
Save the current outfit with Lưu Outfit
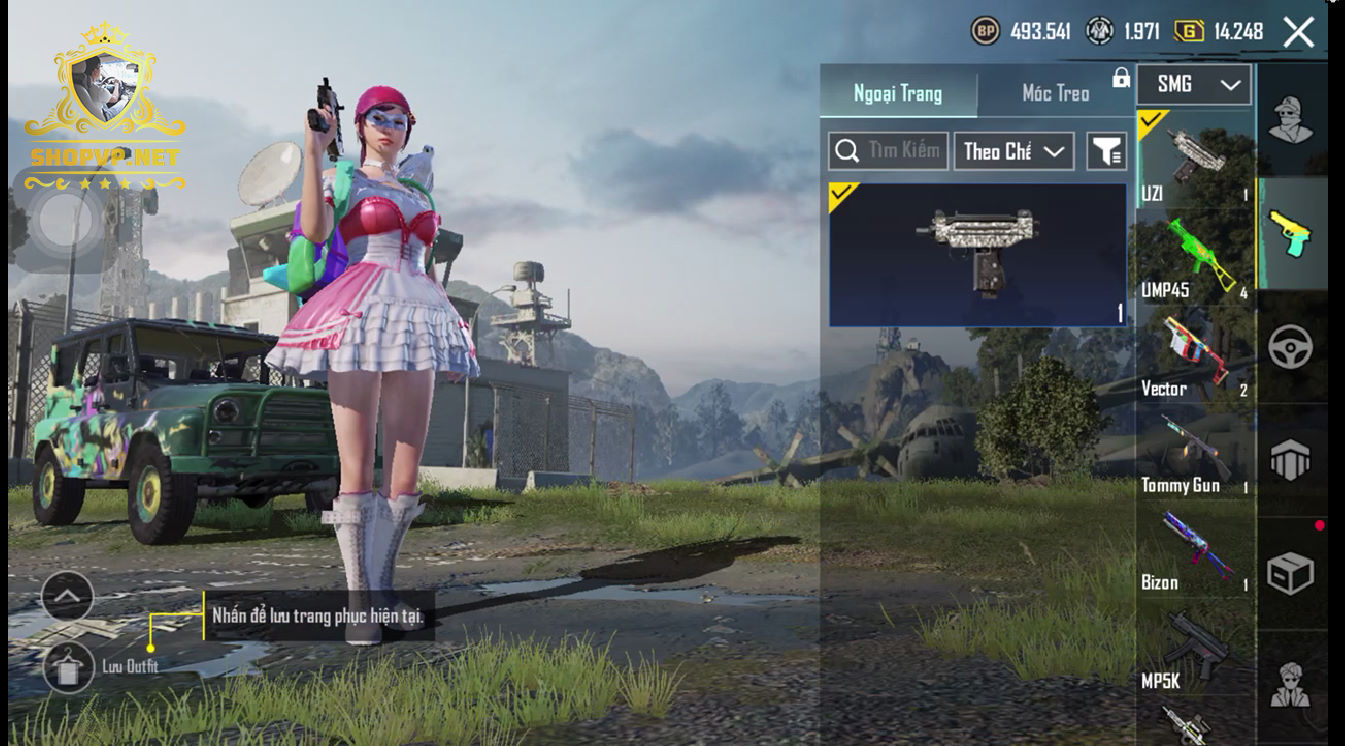[69, 667]
